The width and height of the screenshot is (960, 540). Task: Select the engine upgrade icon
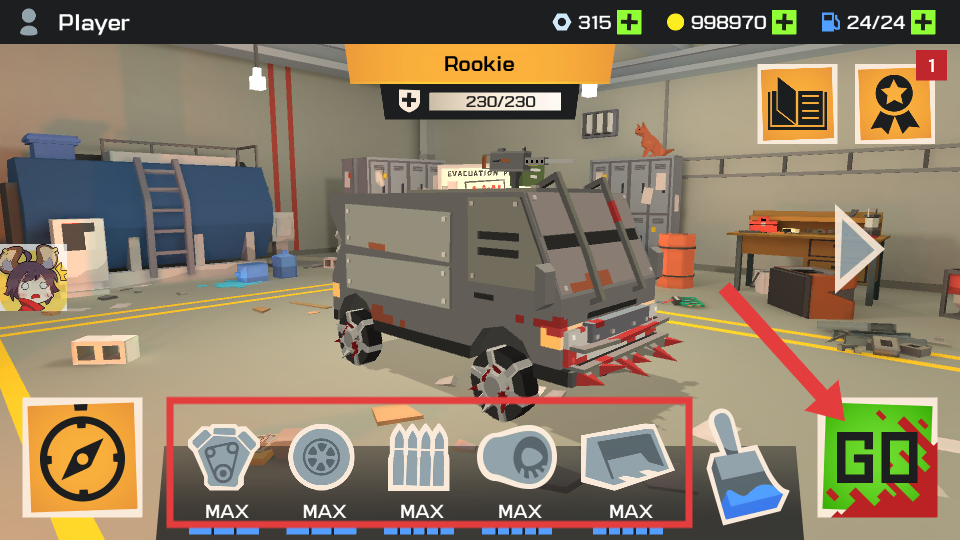click(224, 457)
